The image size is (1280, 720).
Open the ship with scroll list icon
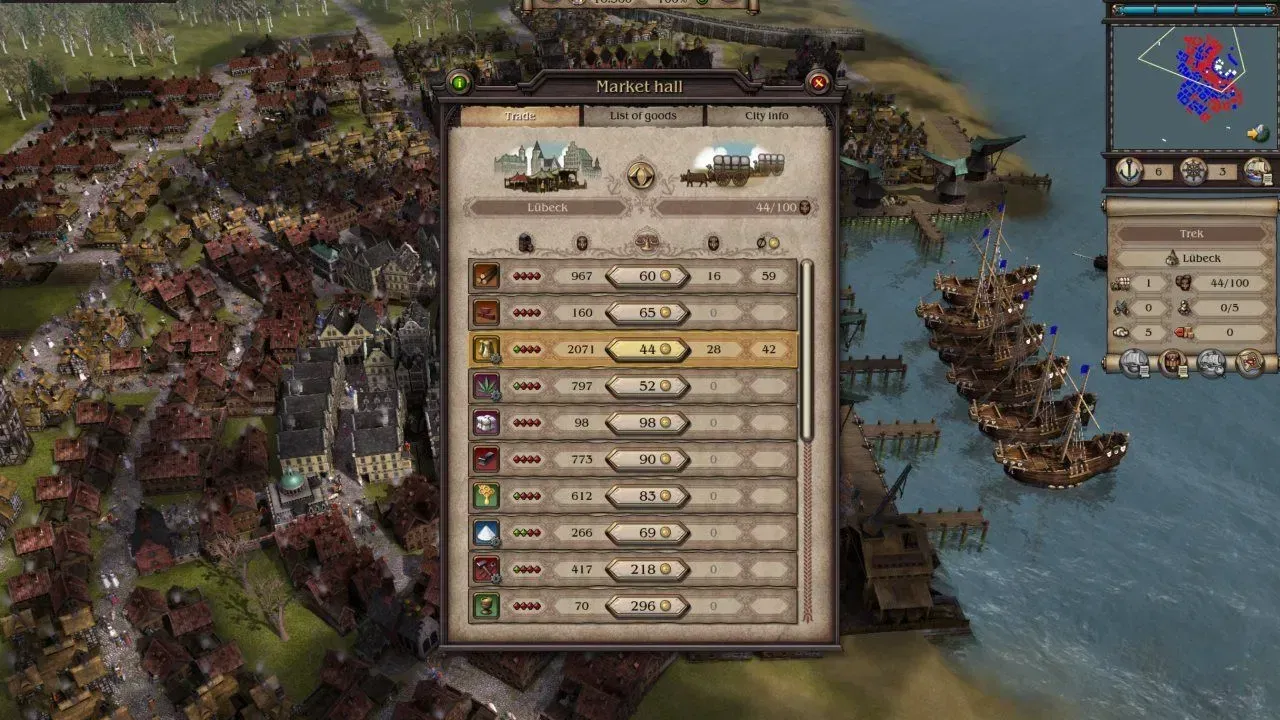1256,171
